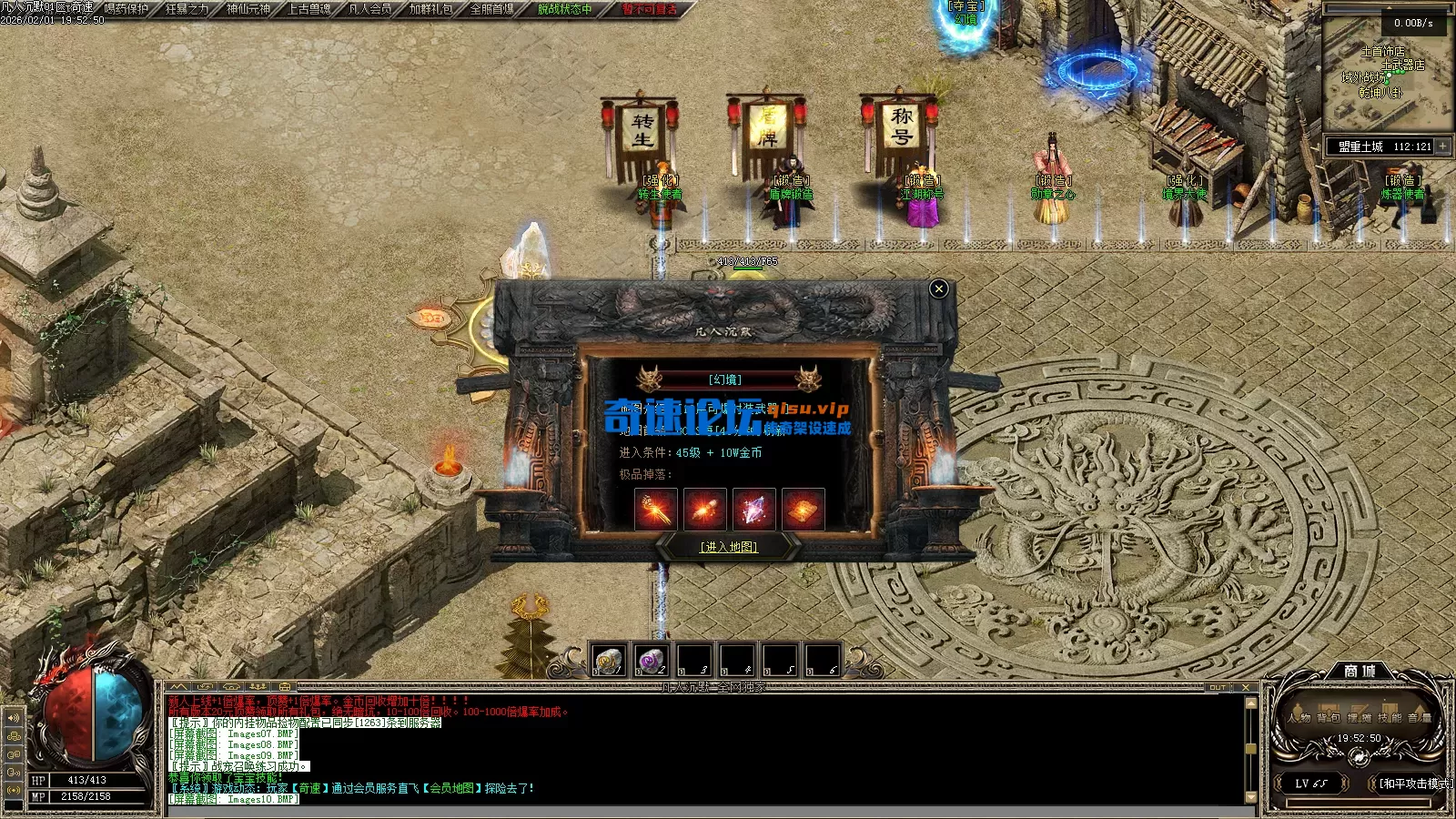Image resolution: width=1456 pixels, height=819 pixels.
Task: Close the 幻境 dialog window
Action: (x=939, y=289)
